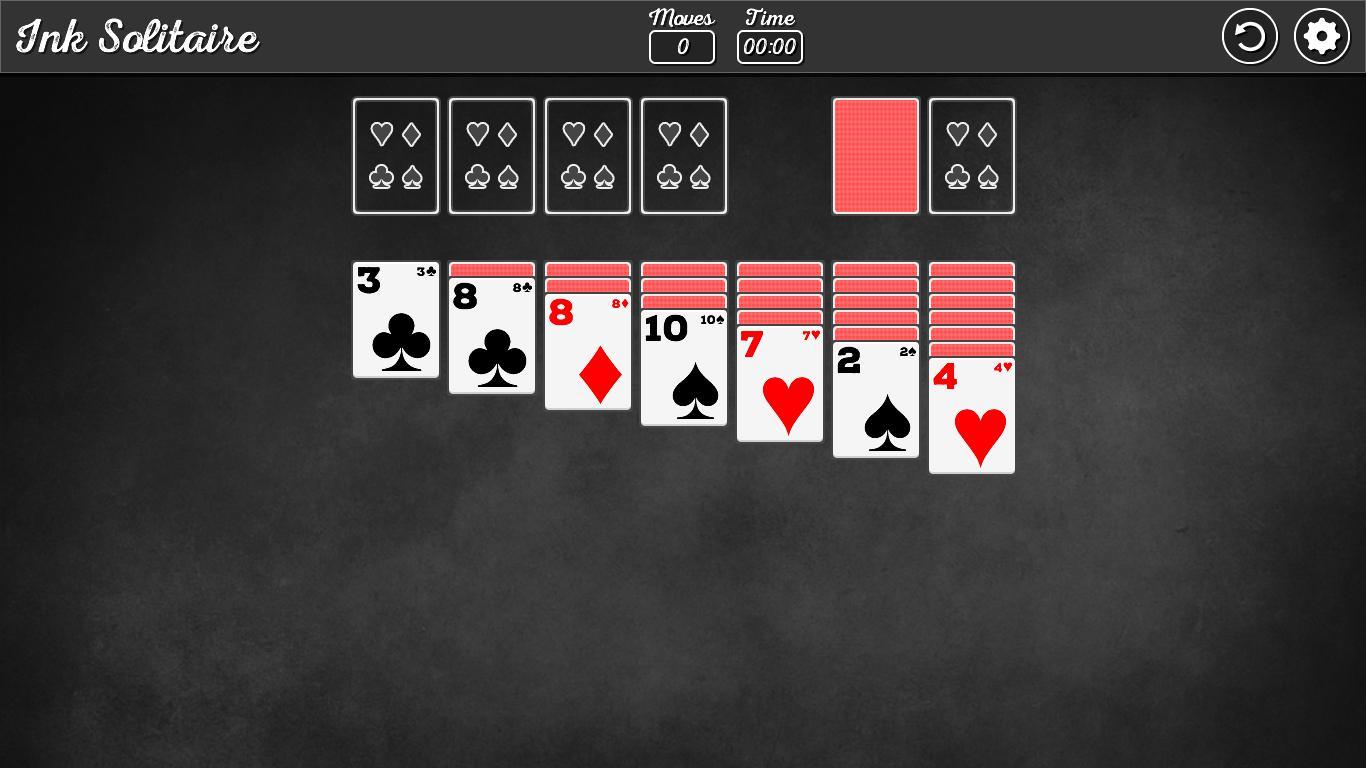Select the 8 of clubs card
Image resolution: width=1366 pixels, height=768 pixels.
pyautogui.click(x=491, y=335)
